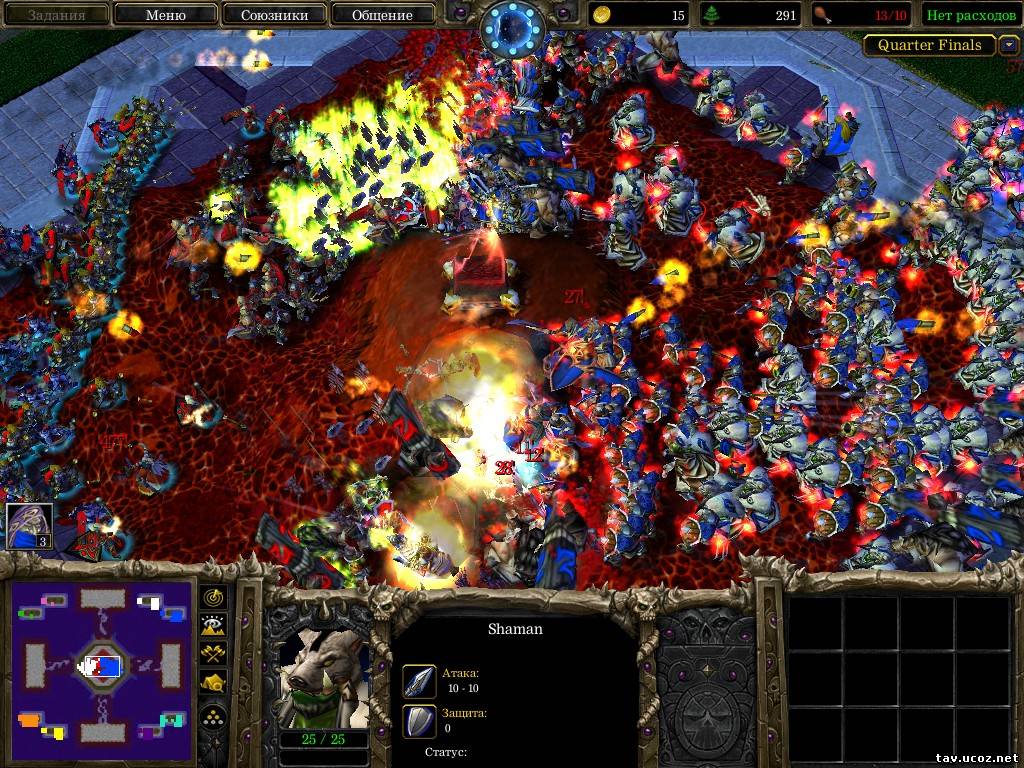Activate the minimap signal ping button
Screen dimensions: 1024x768
click(214, 598)
